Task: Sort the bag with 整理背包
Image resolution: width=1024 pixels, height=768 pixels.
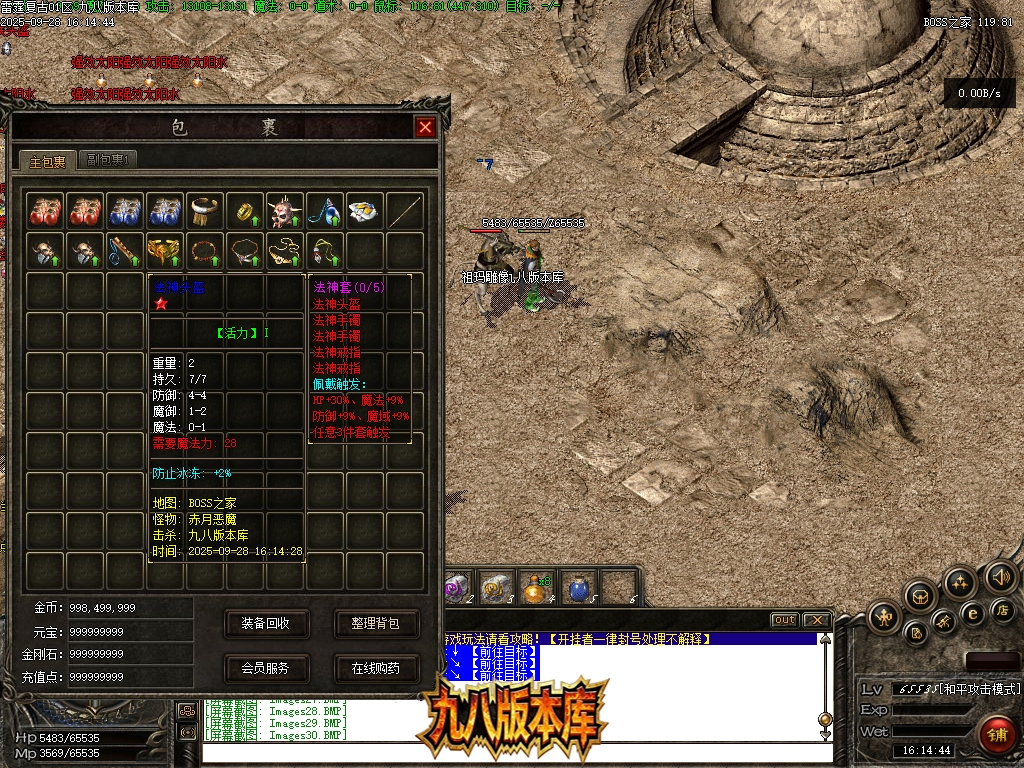Action: (375, 623)
